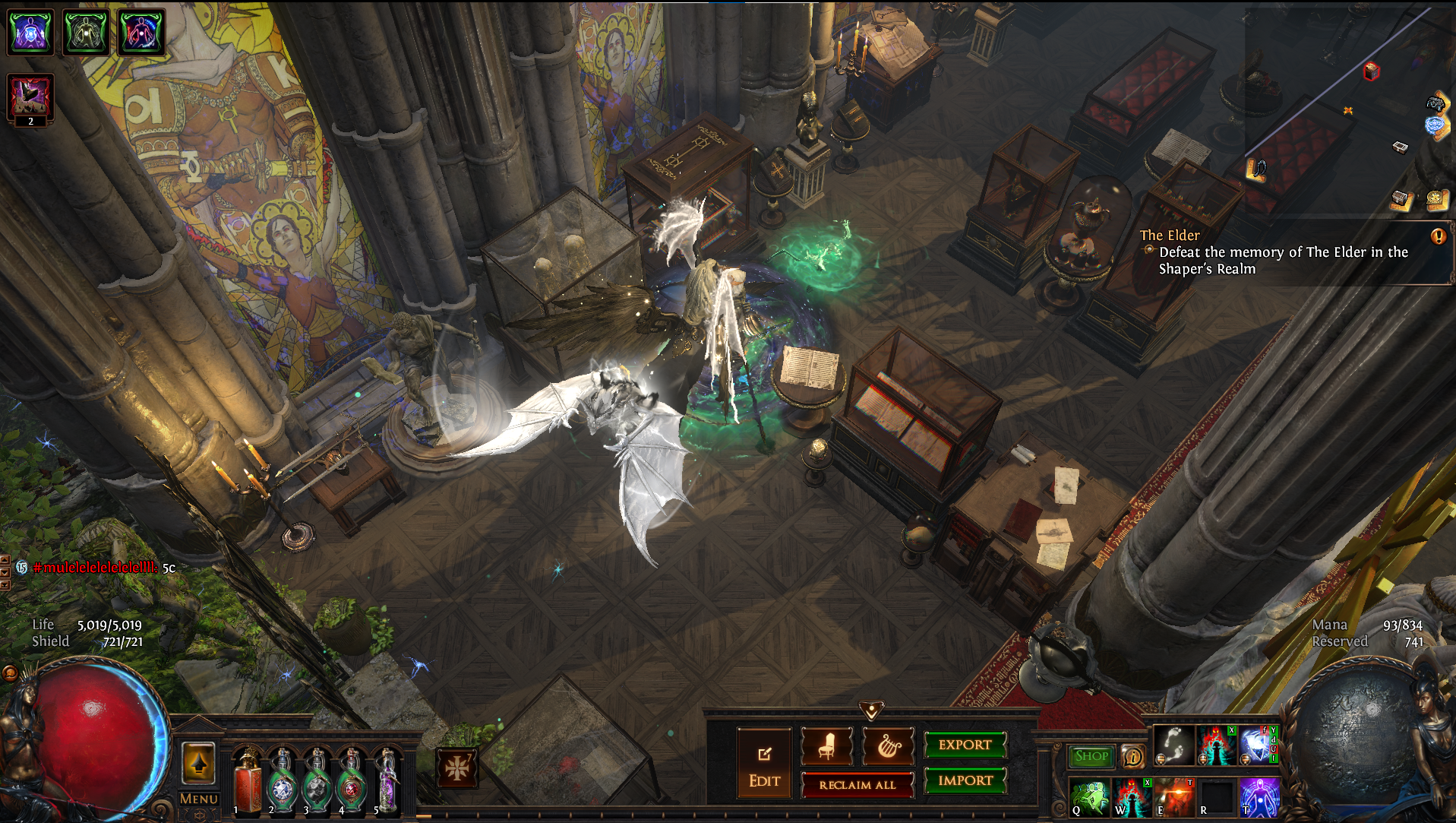
Task: Activate the fiery orange skill on E
Action: pyautogui.click(x=1174, y=797)
